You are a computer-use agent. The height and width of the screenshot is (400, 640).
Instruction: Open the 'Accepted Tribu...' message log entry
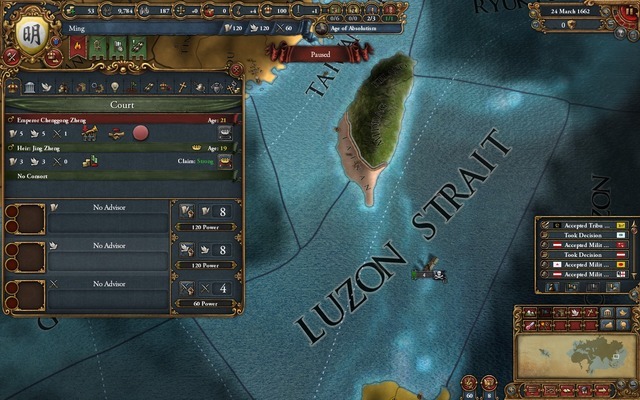tap(586, 225)
